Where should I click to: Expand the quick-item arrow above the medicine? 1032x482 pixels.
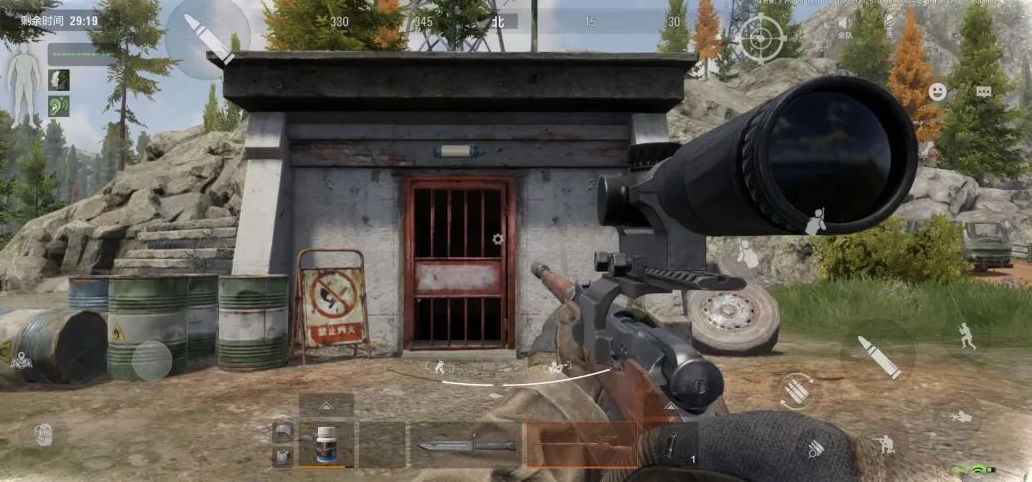click(x=327, y=404)
